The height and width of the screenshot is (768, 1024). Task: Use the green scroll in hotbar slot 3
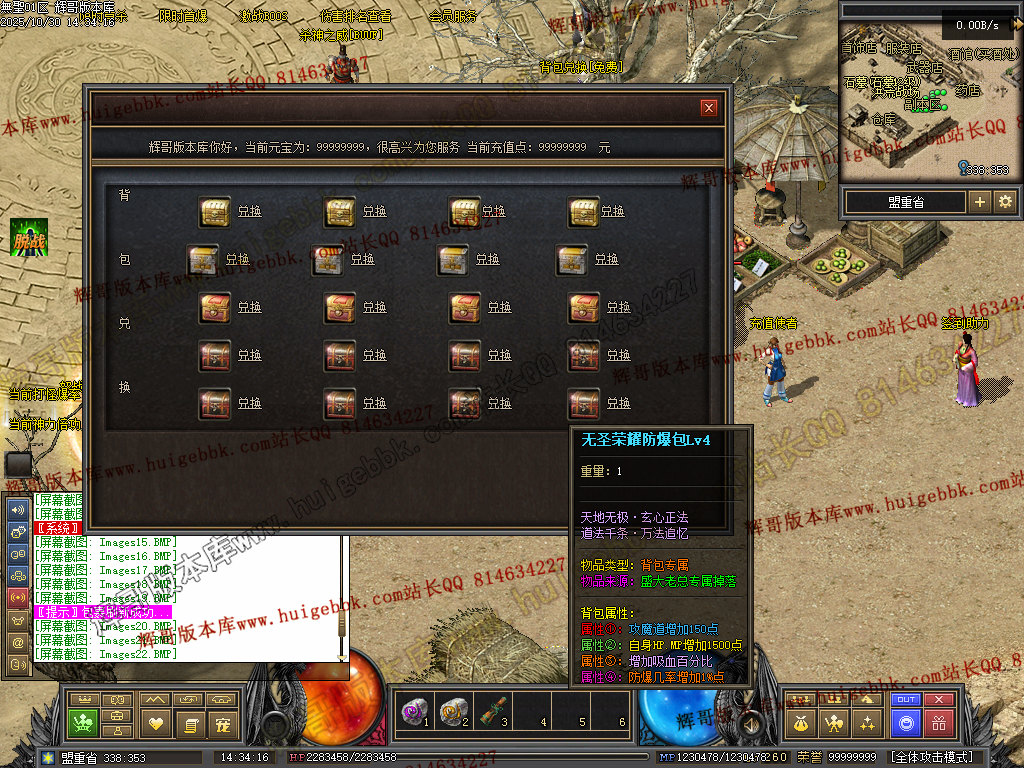(492, 711)
